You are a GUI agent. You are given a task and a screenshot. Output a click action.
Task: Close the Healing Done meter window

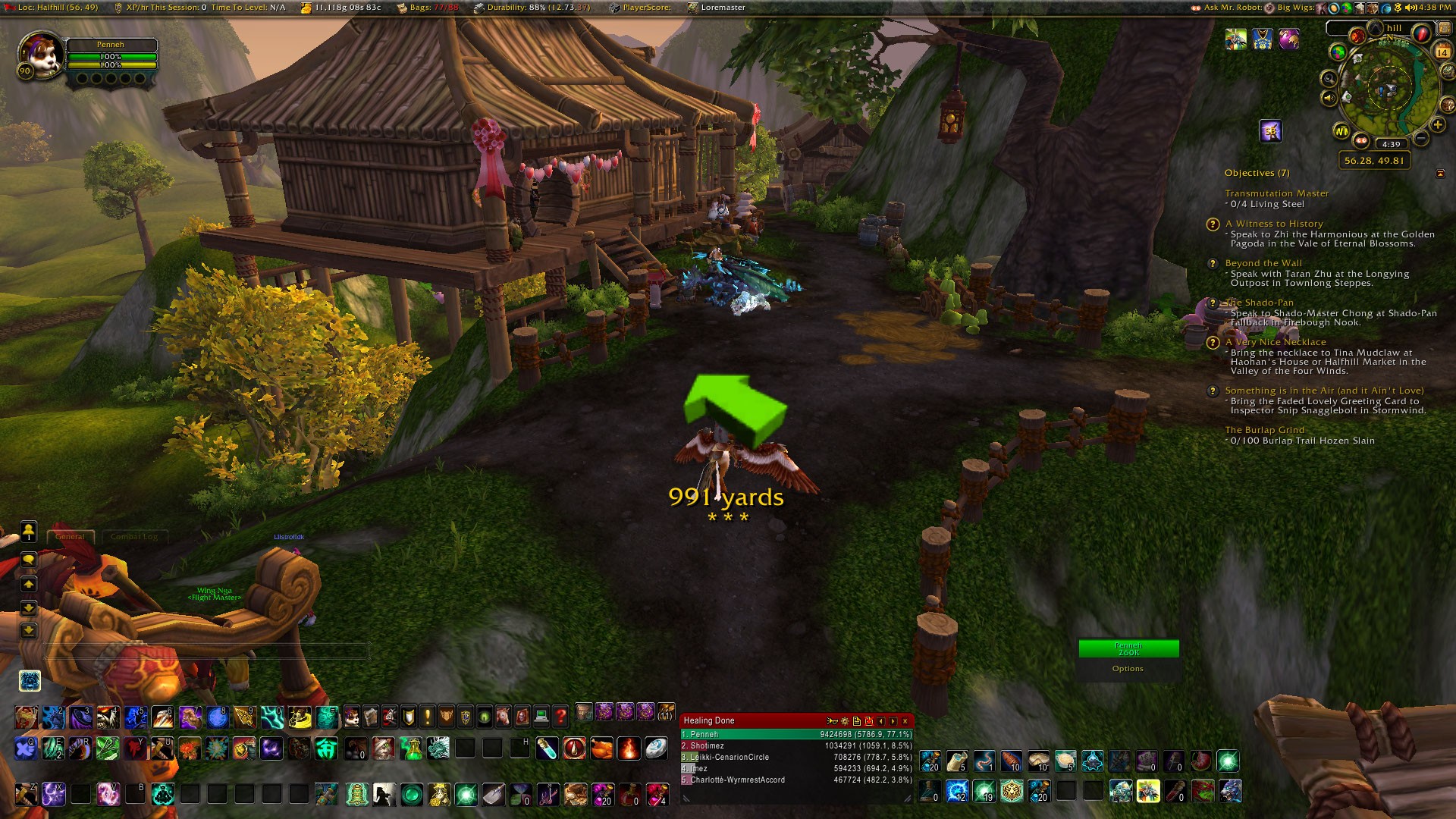905,721
